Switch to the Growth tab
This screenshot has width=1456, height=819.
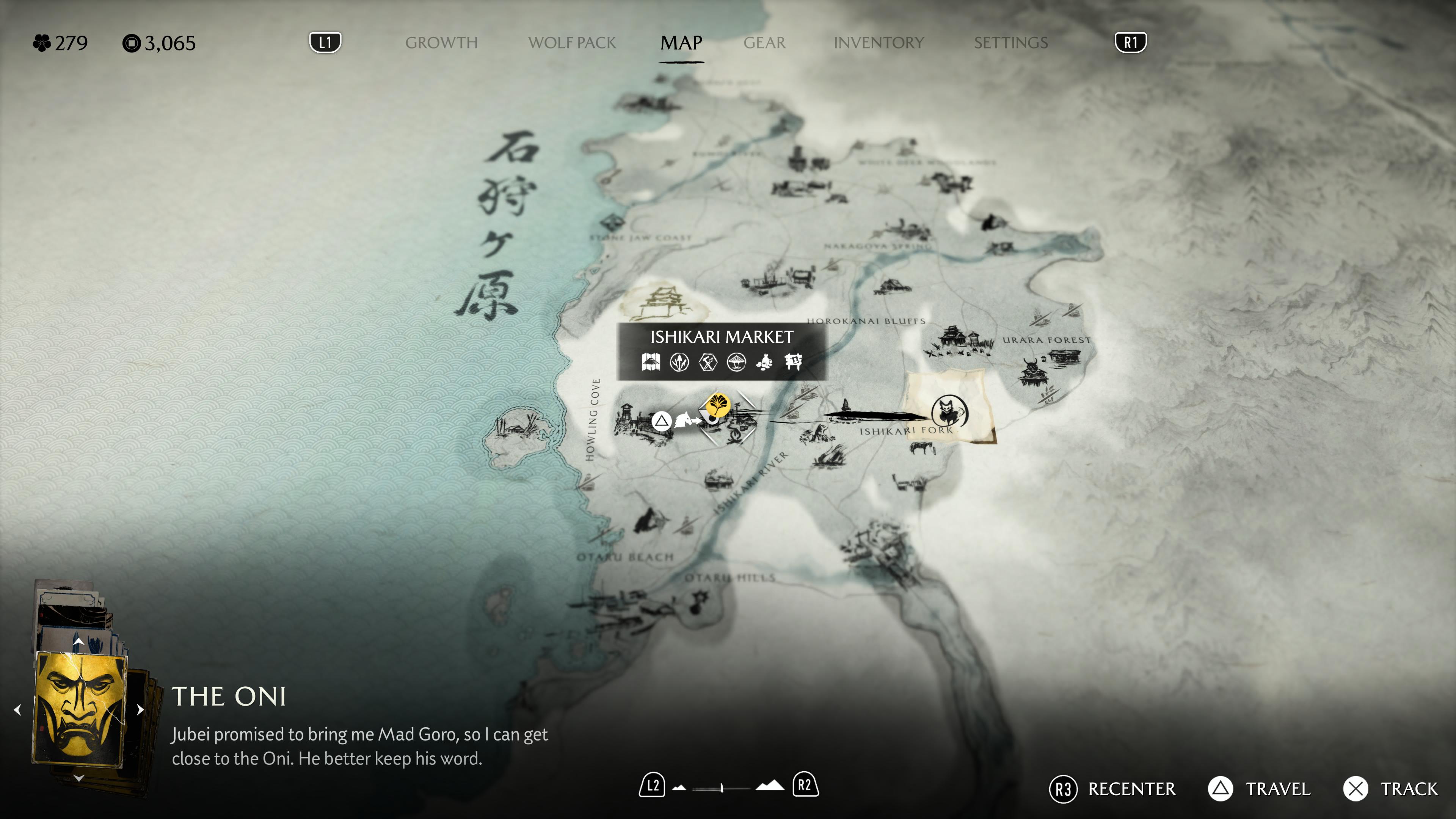[441, 42]
